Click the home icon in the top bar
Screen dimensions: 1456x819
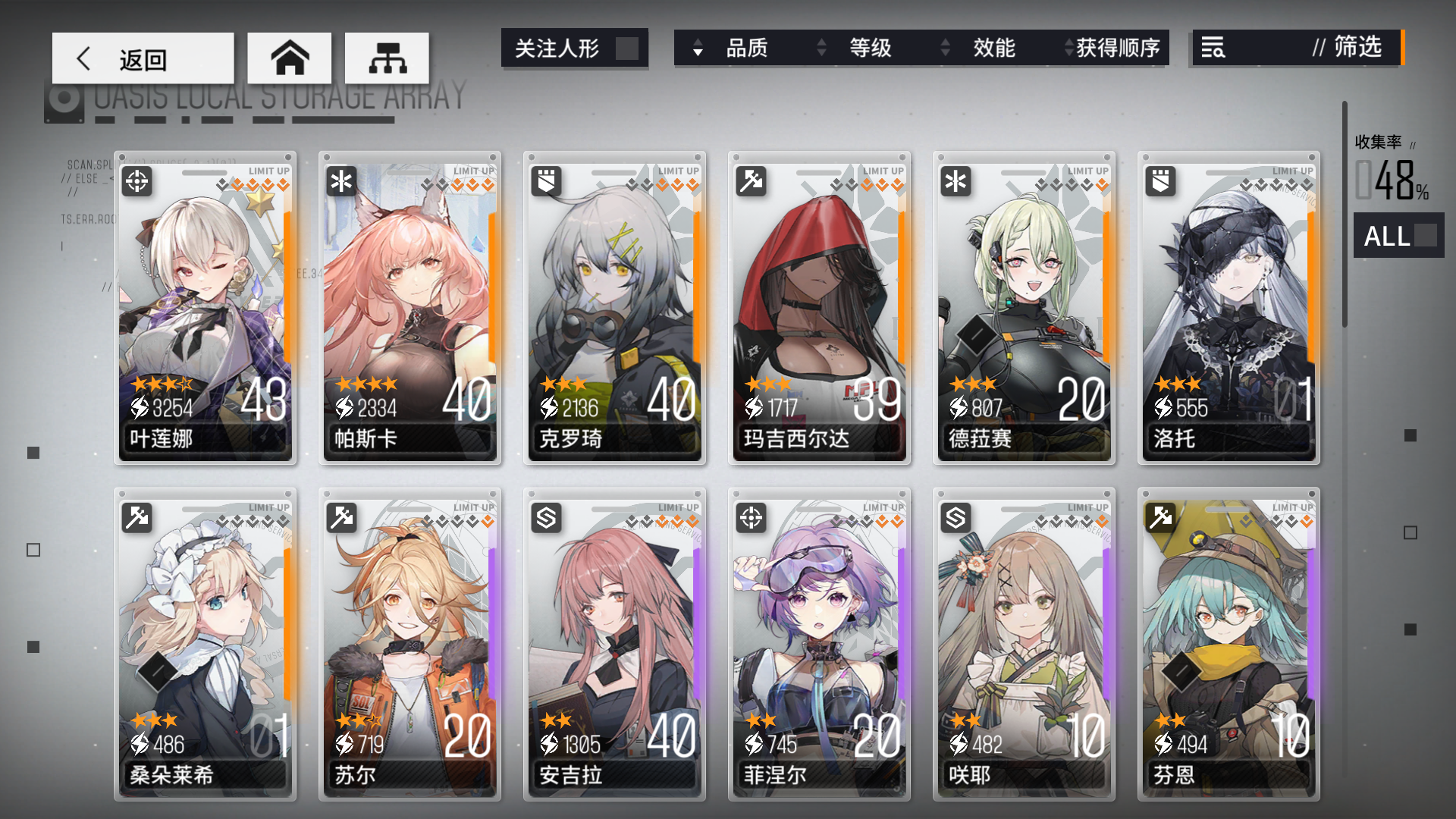point(290,57)
